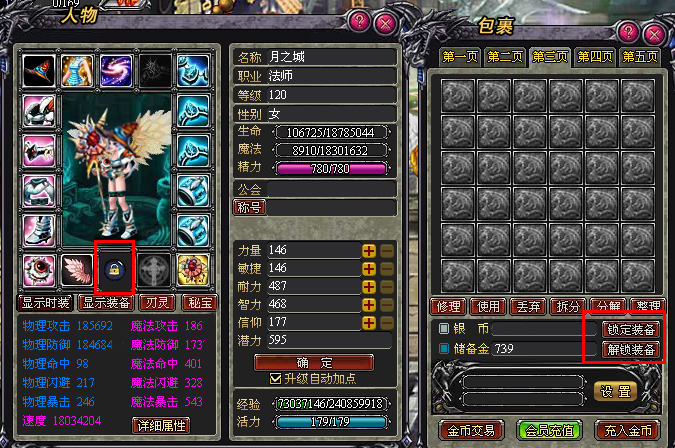Screen dimensions: 675x448
Task: Open bag page four (第四页)
Action: pyautogui.click(x=596, y=57)
